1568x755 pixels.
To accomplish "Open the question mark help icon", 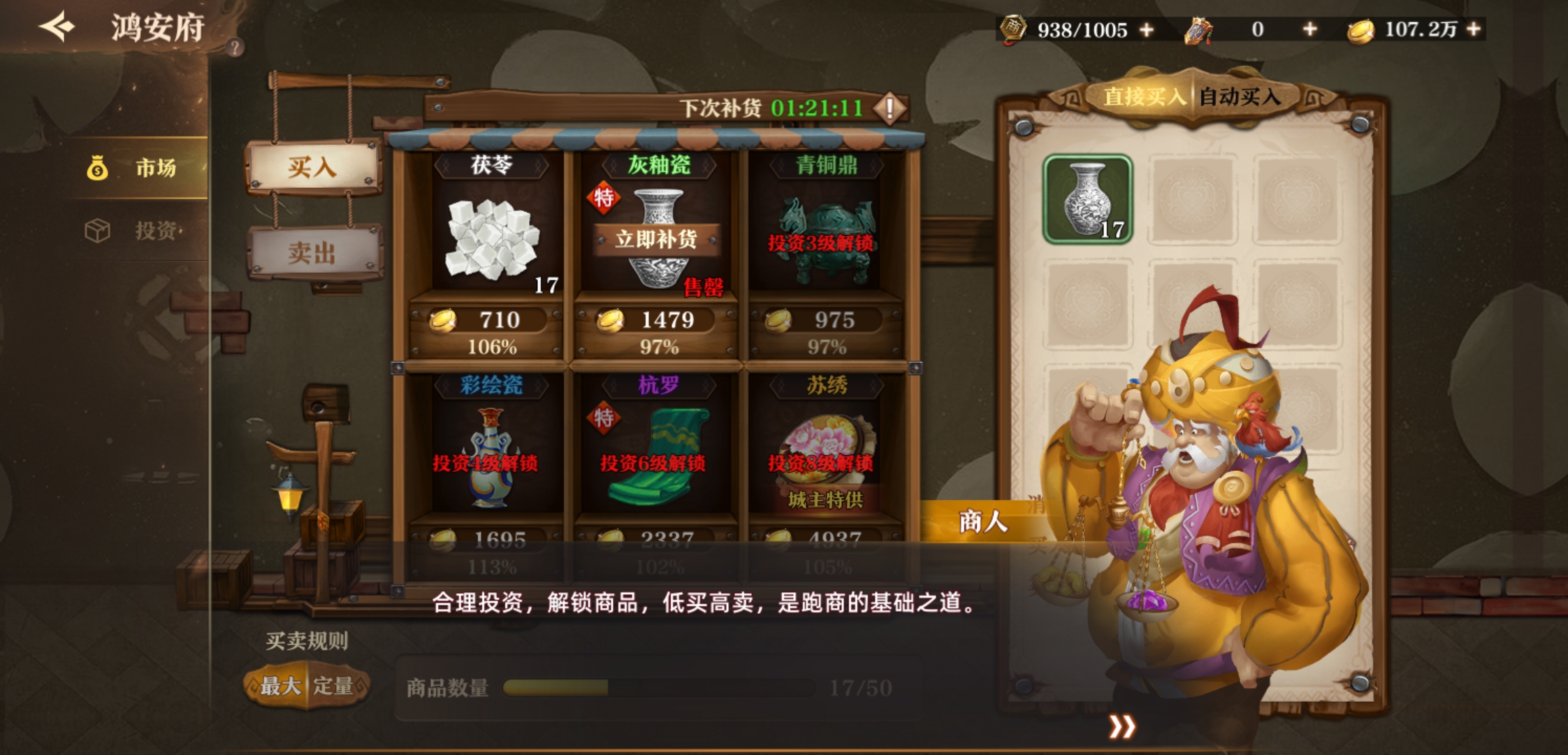I will pos(235,48).
